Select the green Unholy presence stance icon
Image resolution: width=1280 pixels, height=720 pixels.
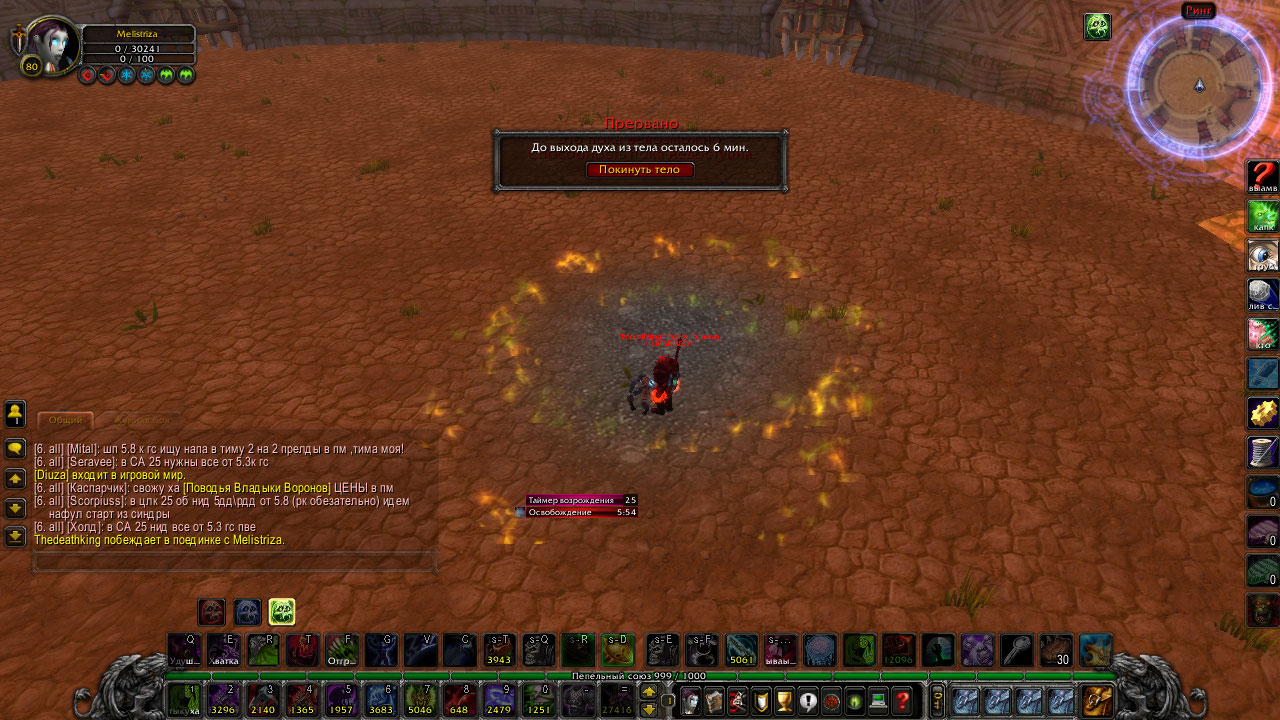tap(282, 612)
